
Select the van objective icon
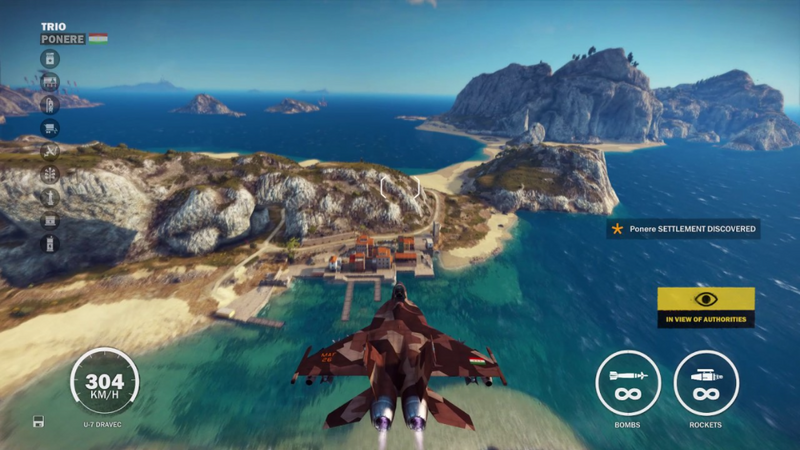(x=50, y=128)
